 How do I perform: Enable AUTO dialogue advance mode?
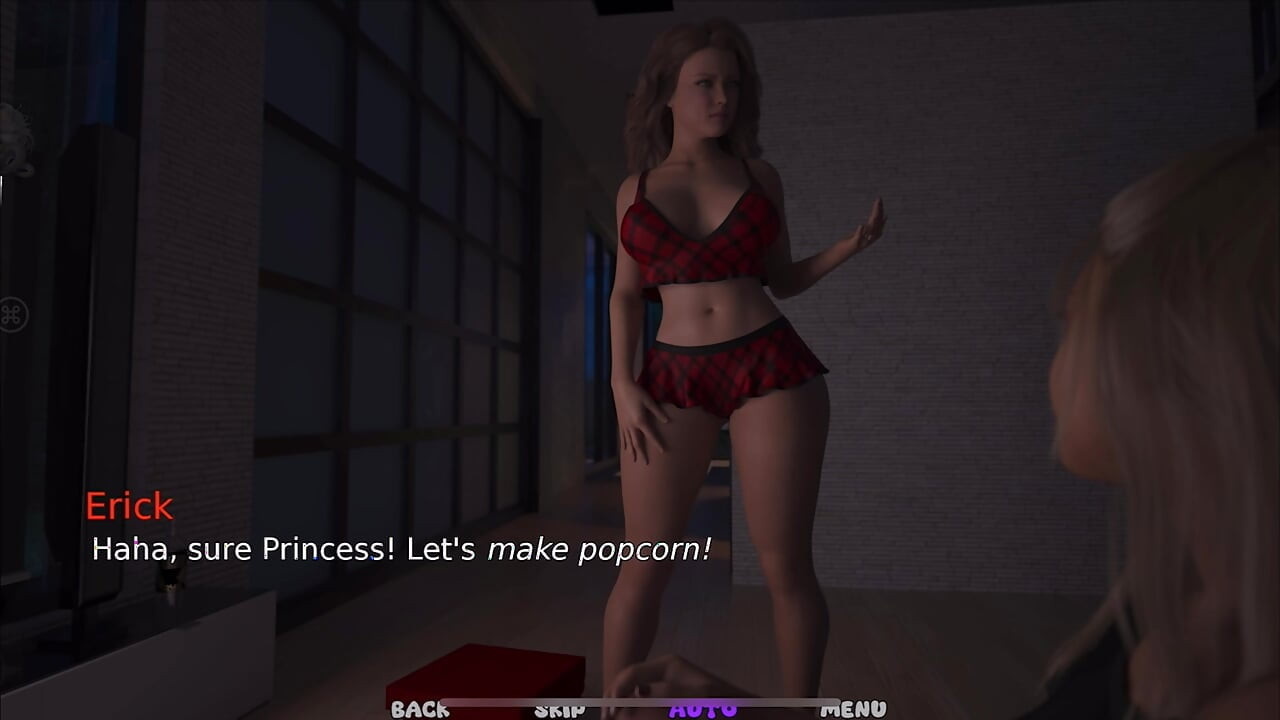pos(706,709)
